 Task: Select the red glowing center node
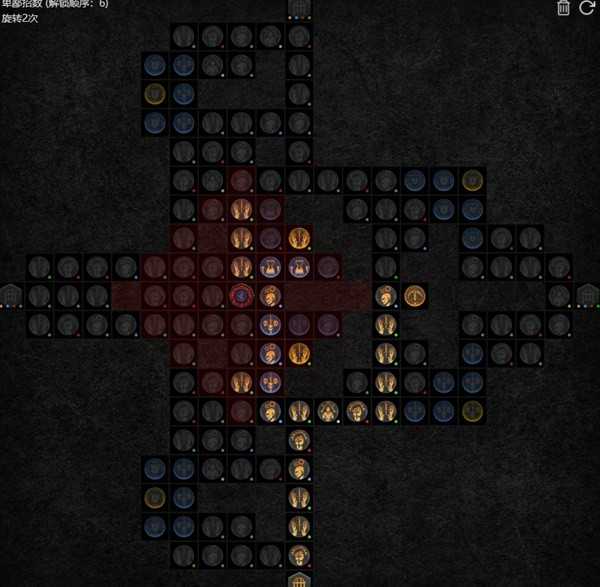[240, 296]
